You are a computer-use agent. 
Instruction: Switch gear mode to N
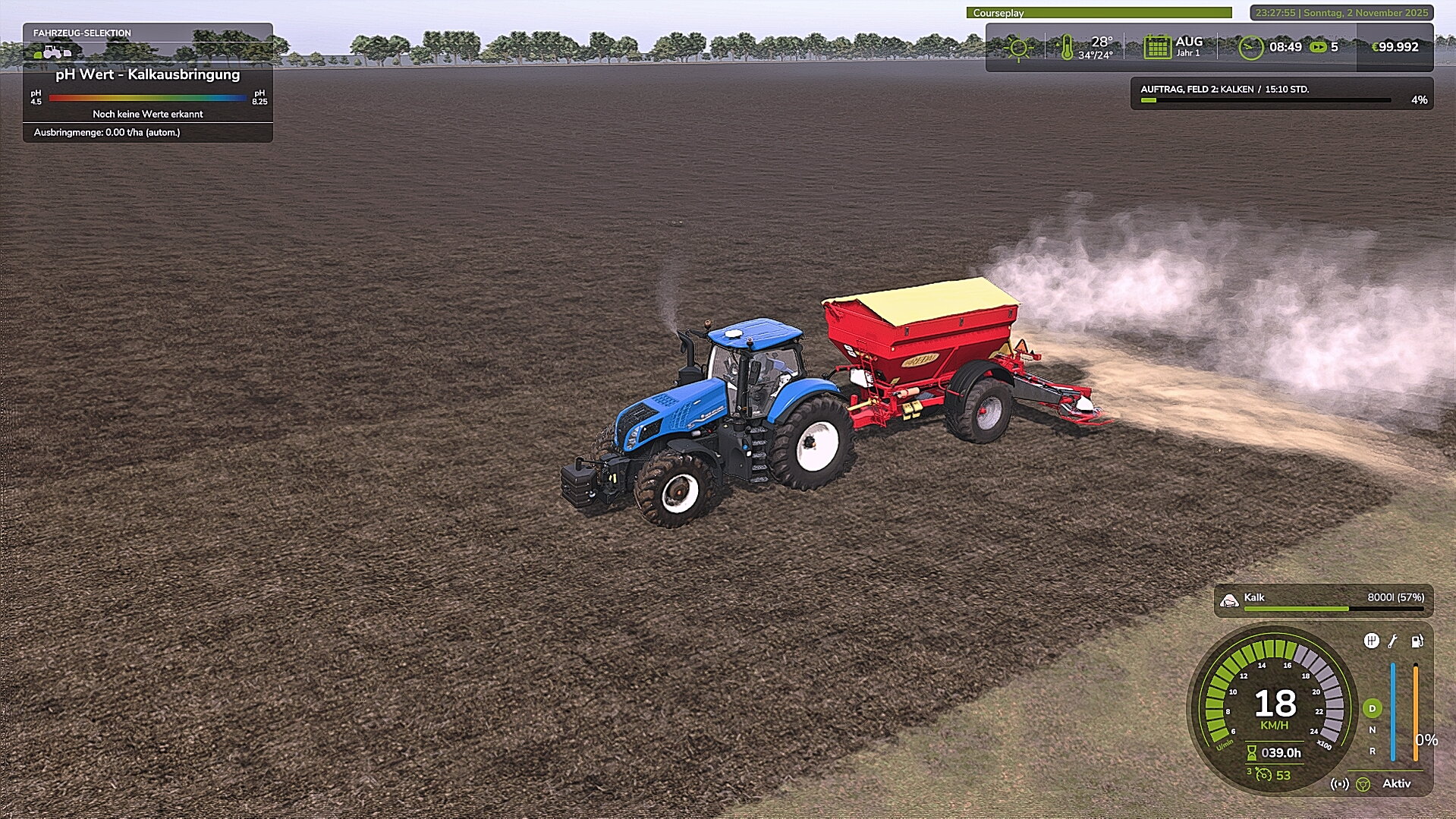1371,729
